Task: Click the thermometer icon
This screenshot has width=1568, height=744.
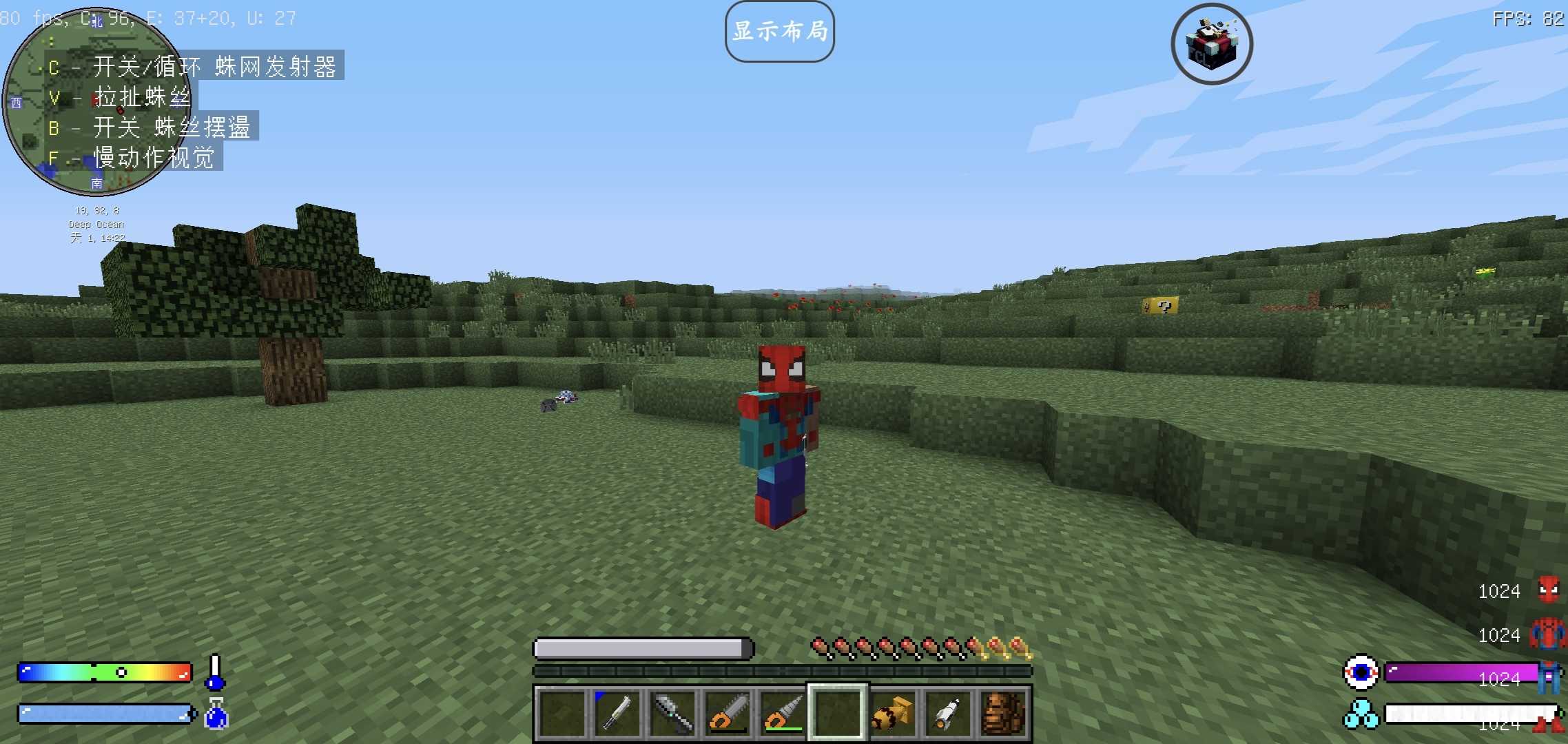Action: pyautogui.click(x=215, y=672)
